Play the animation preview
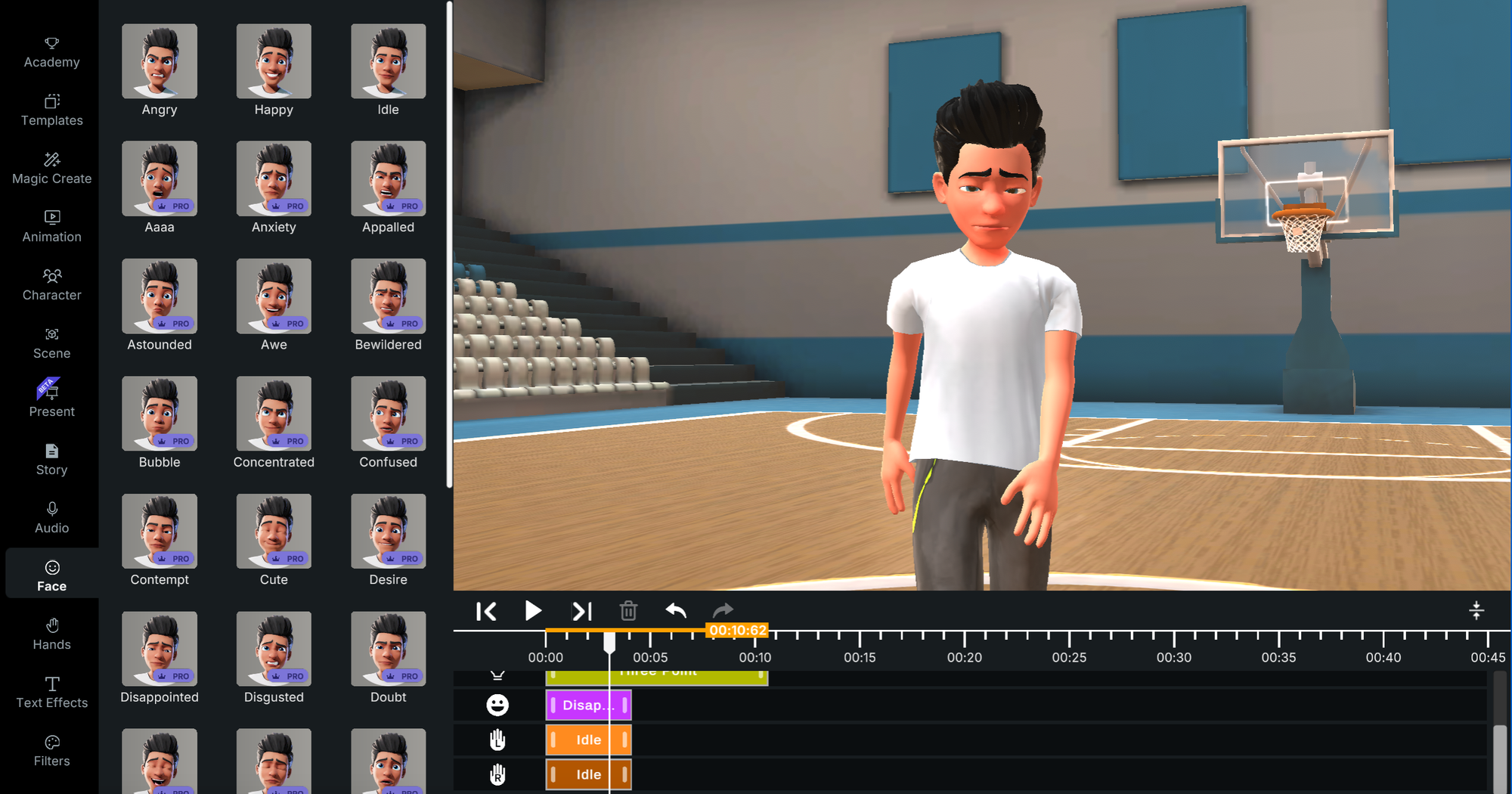1512x794 pixels. coord(533,611)
